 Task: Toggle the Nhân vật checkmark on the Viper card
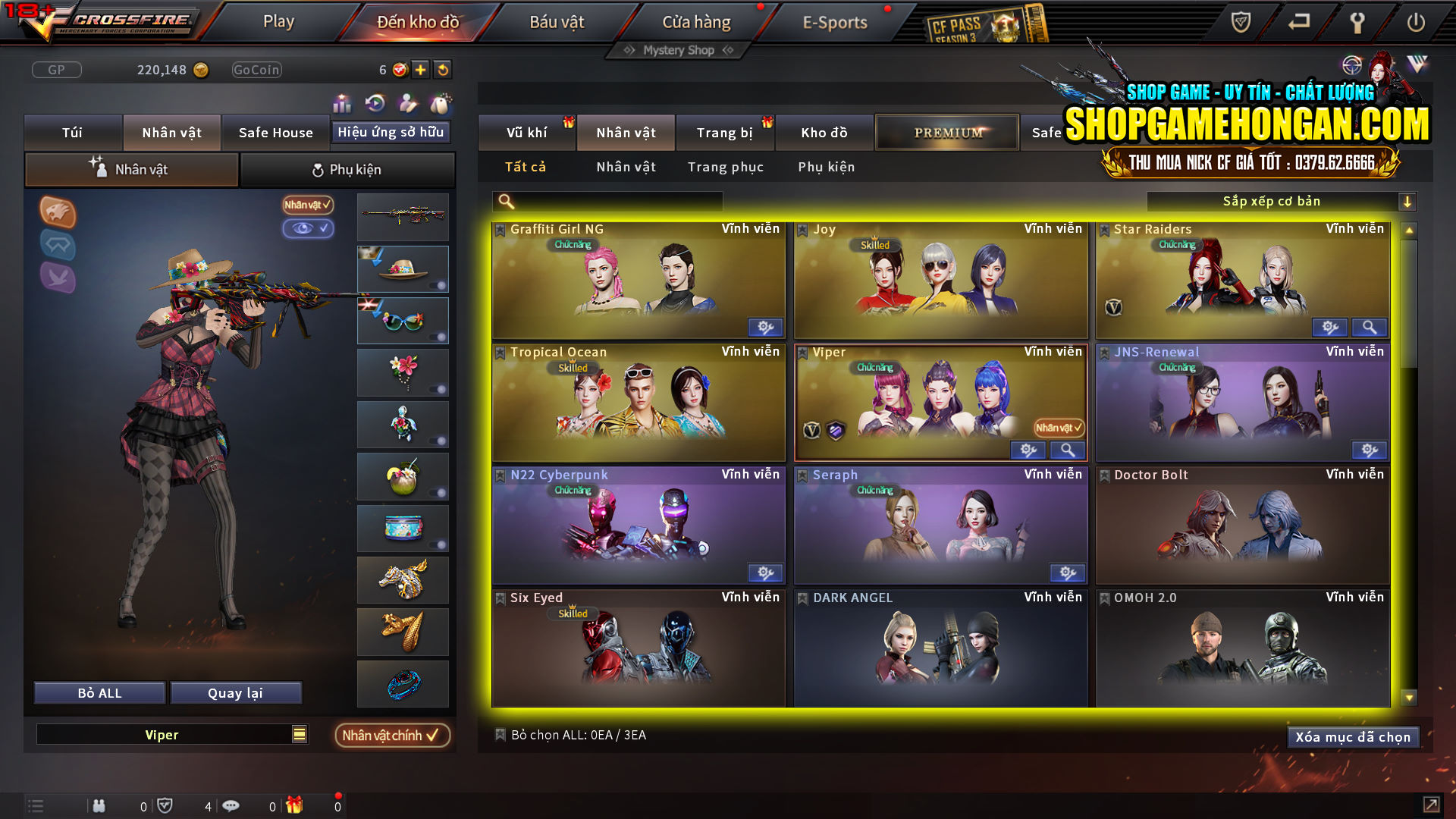pos(1060,428)
